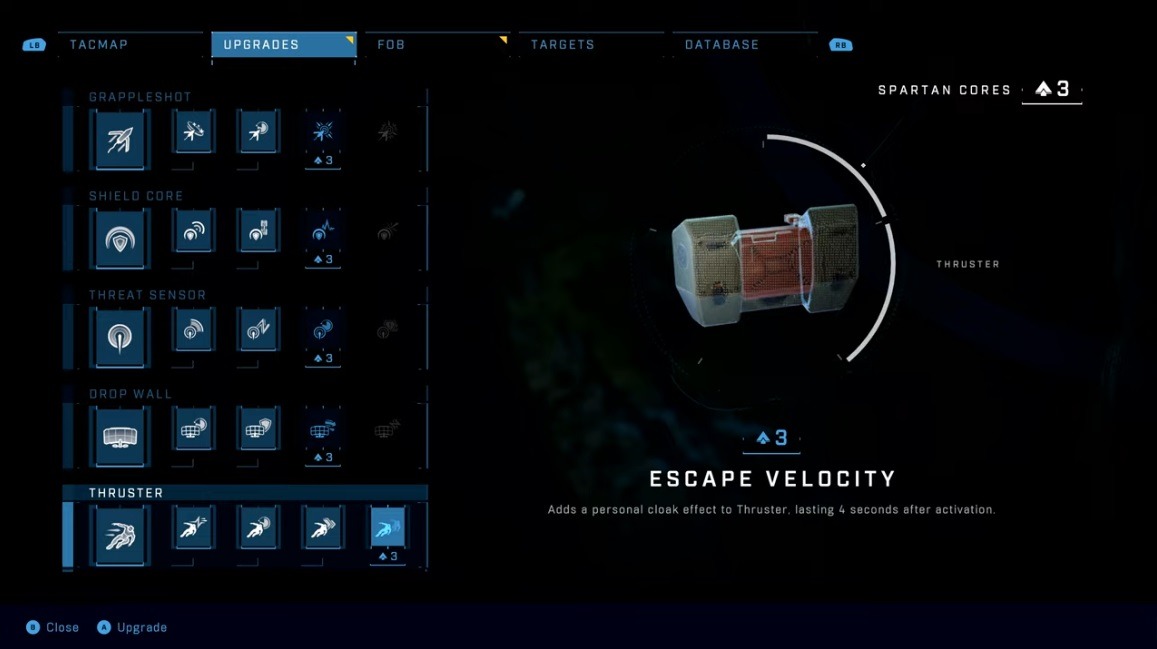Image resolution: width=1157 pixels, height=649 pixels.
Task: Choose the highlighted Escape Velocity thruster upgrade
Action: click(x=388, y=529)
